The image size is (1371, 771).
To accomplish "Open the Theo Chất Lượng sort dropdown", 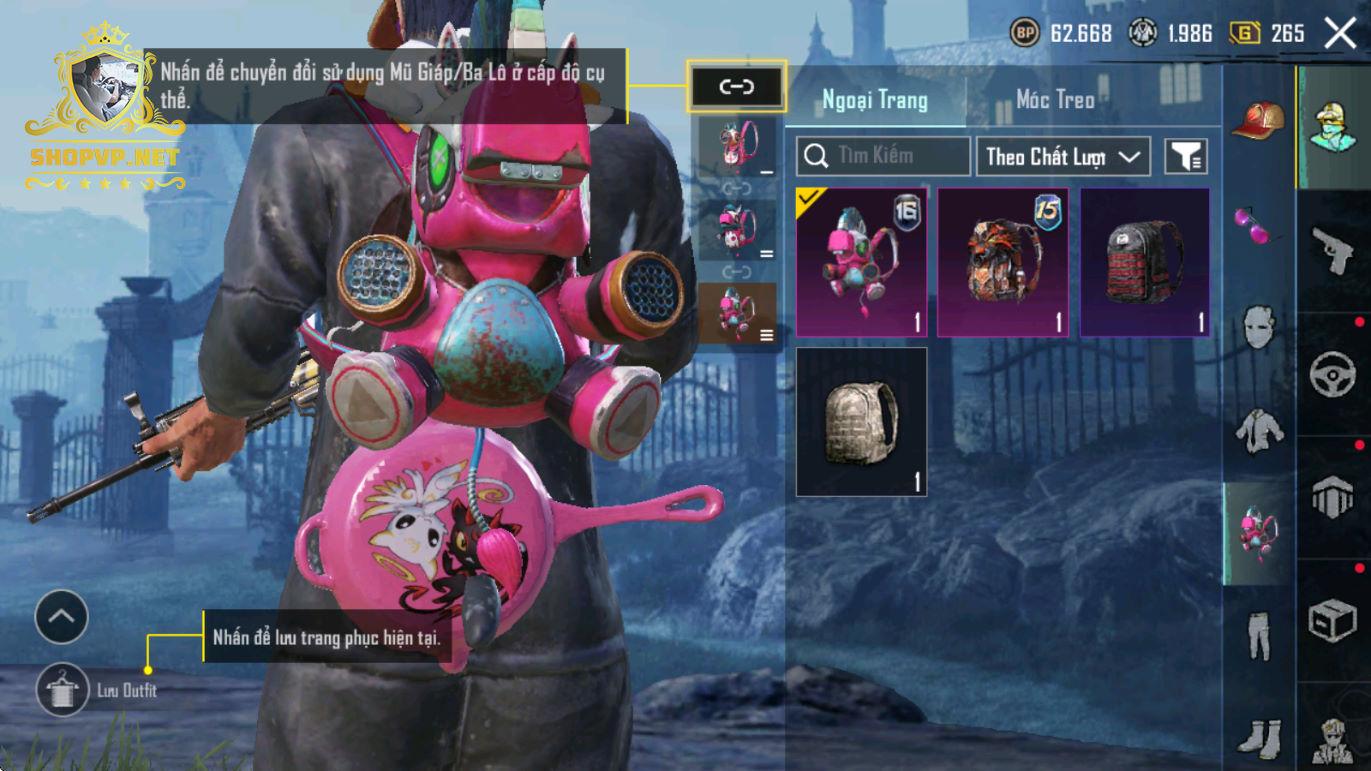I will pyautogui.click(x=1063, y=156).
